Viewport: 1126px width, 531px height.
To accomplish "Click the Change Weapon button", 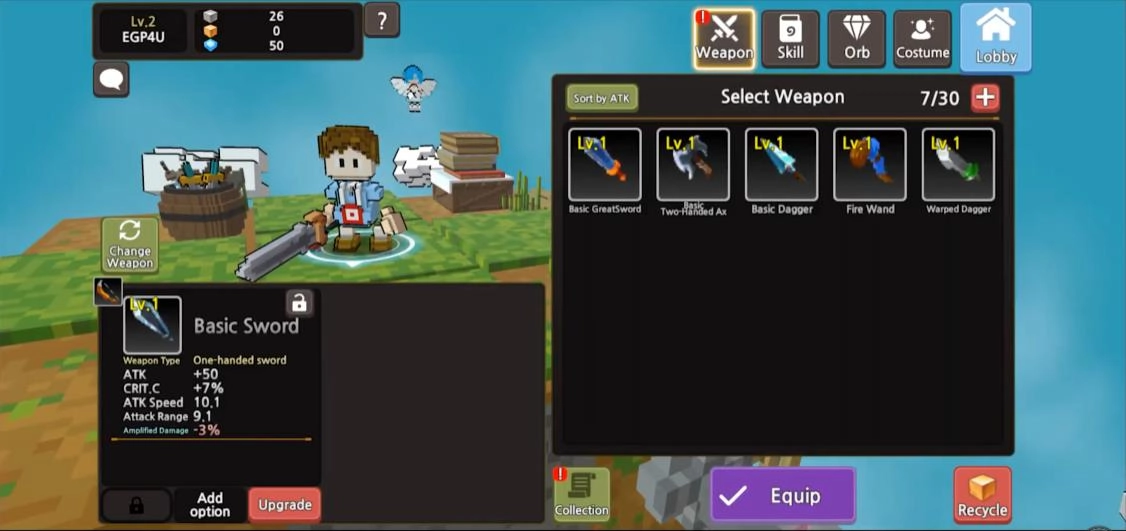I will coord(130,245).
